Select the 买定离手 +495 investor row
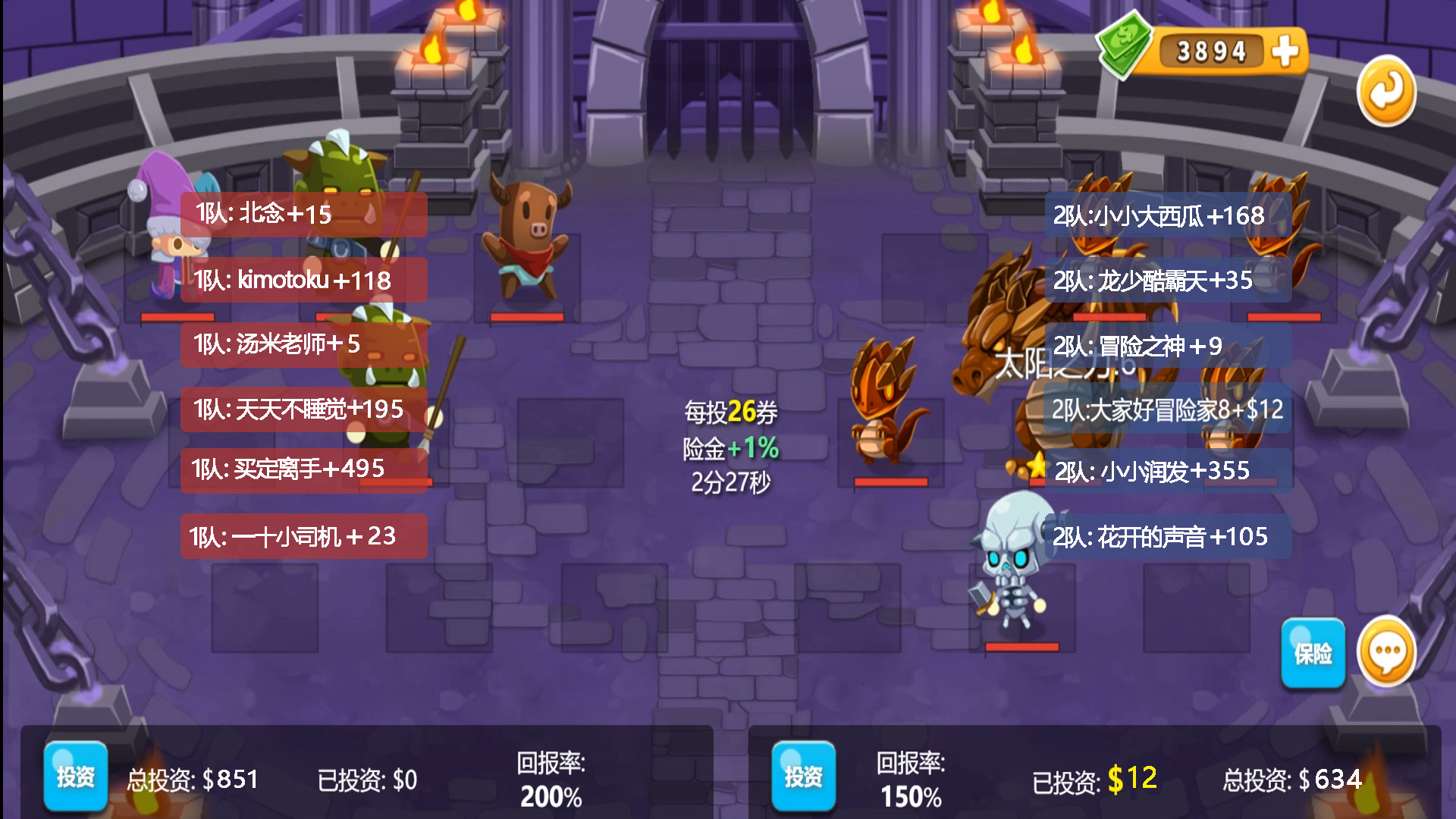Viewport: 1456px width, 819px height. point(303,469)
